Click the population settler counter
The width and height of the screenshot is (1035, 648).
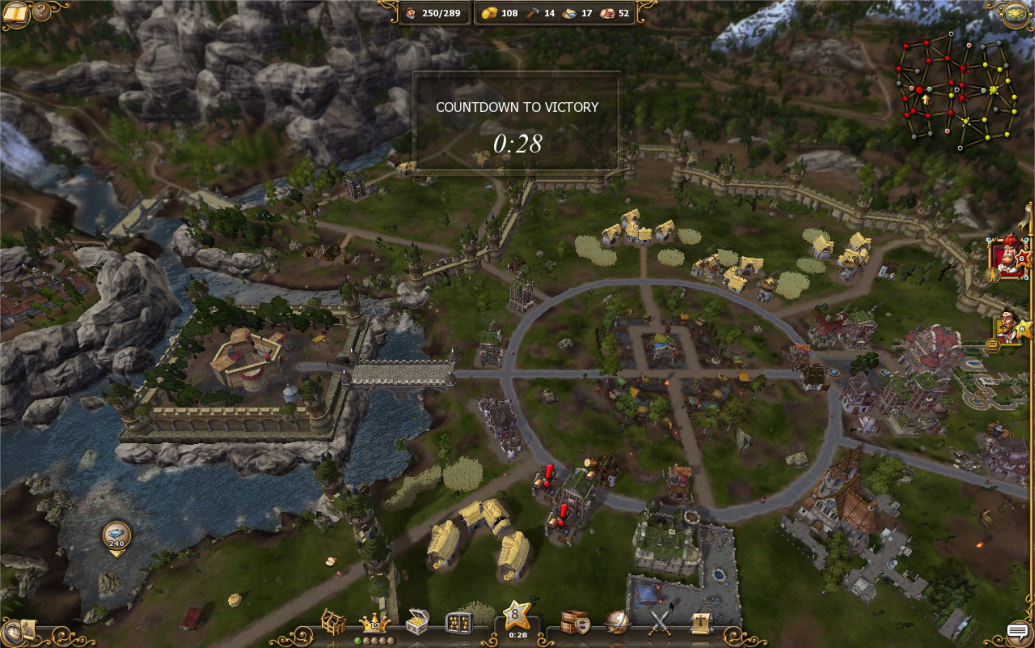point(432,13)
